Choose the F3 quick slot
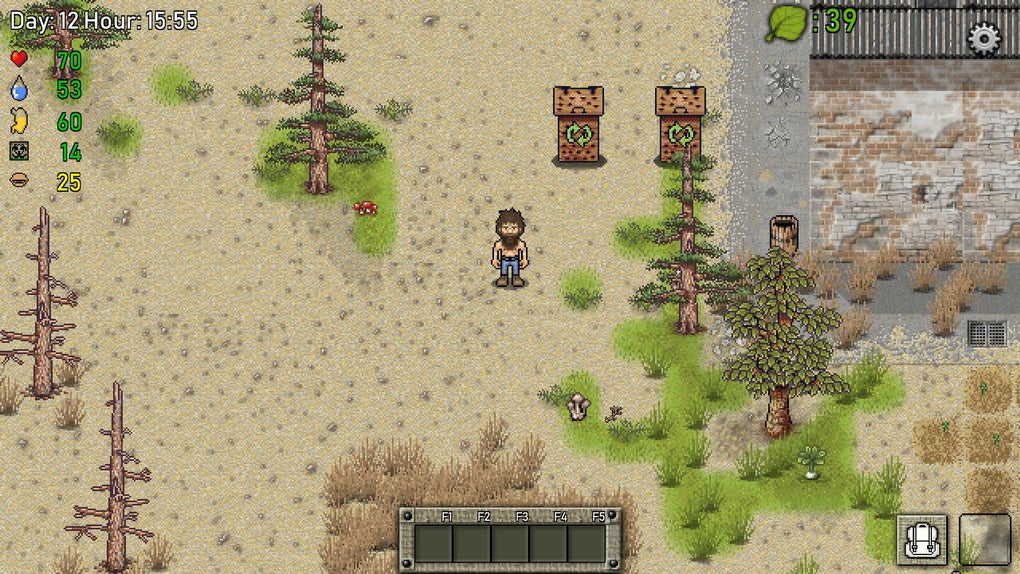Screen dimensions: 1020x574 (x=510, y=543)
